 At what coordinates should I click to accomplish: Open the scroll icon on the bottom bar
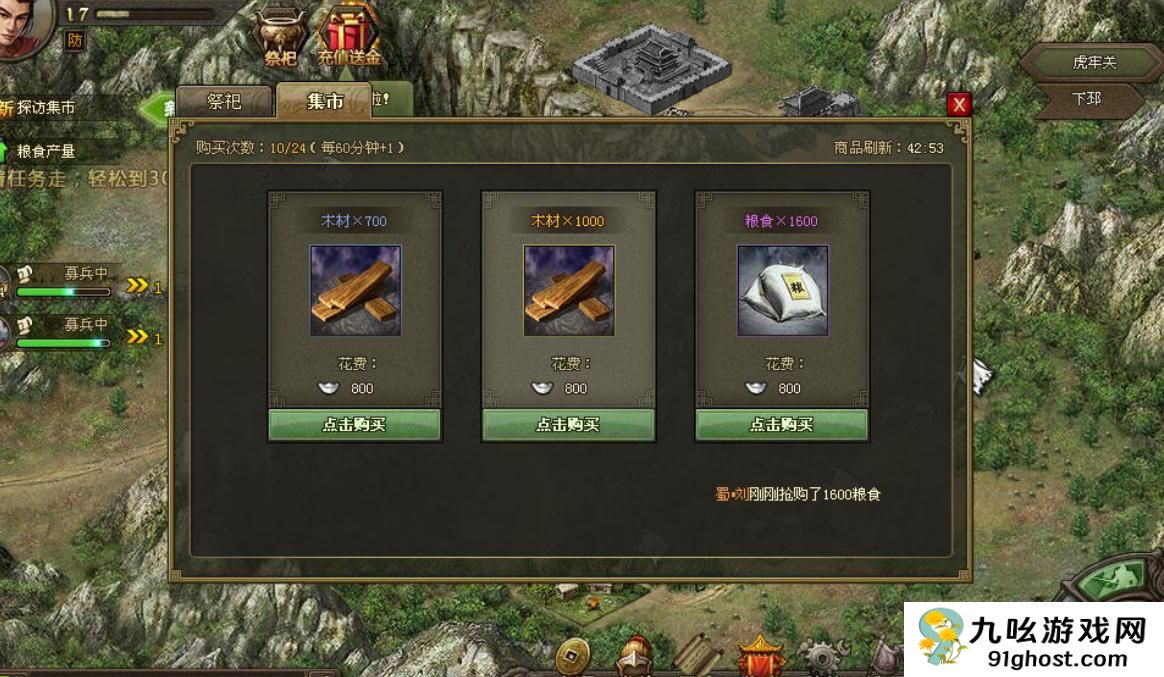(697, 656)
